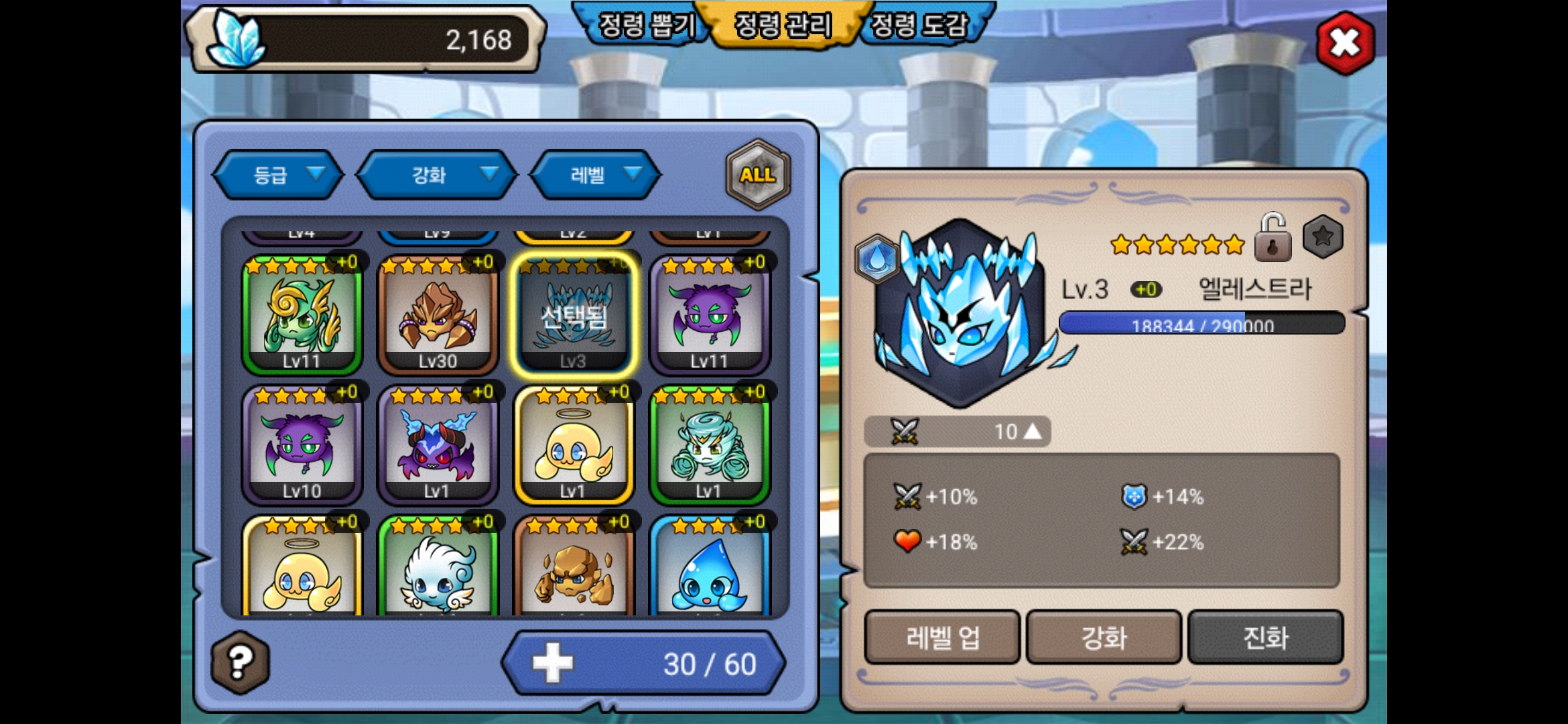Pick the blue-horned dark demon spirit

click(438, 445)
